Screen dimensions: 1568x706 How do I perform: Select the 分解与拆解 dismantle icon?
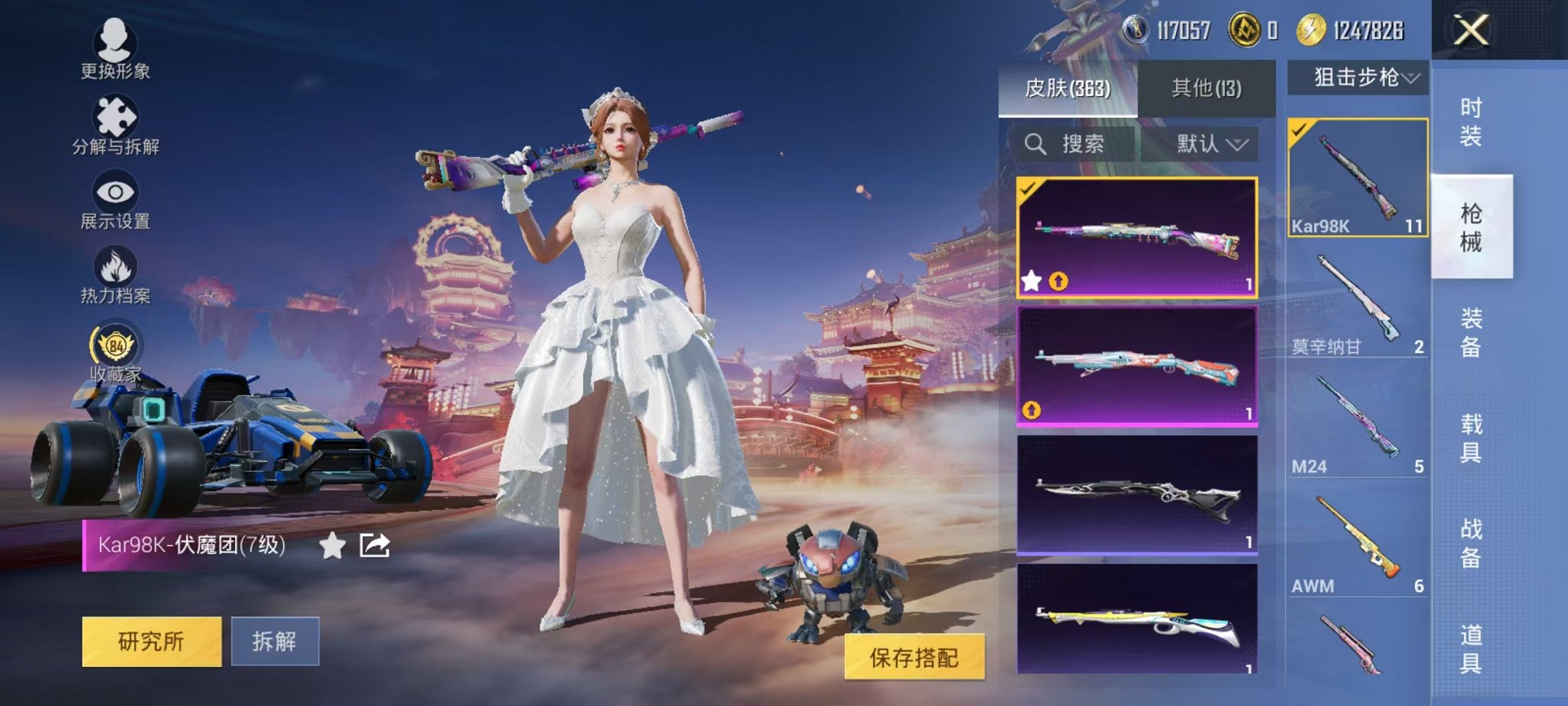coord(112,123)
